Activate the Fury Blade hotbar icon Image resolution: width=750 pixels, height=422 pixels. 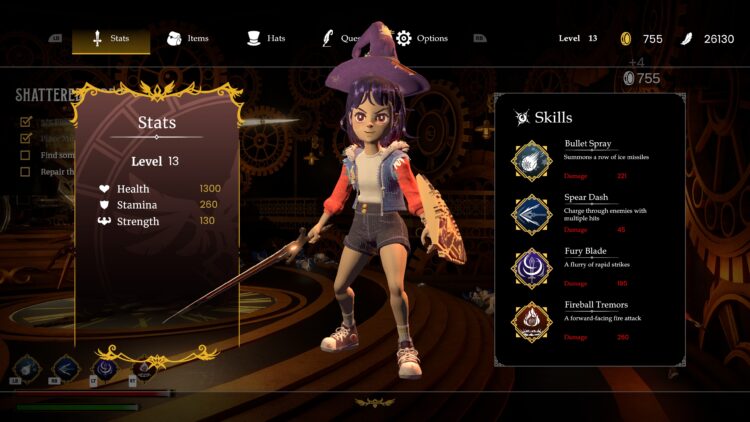click(x=104, y=369)
